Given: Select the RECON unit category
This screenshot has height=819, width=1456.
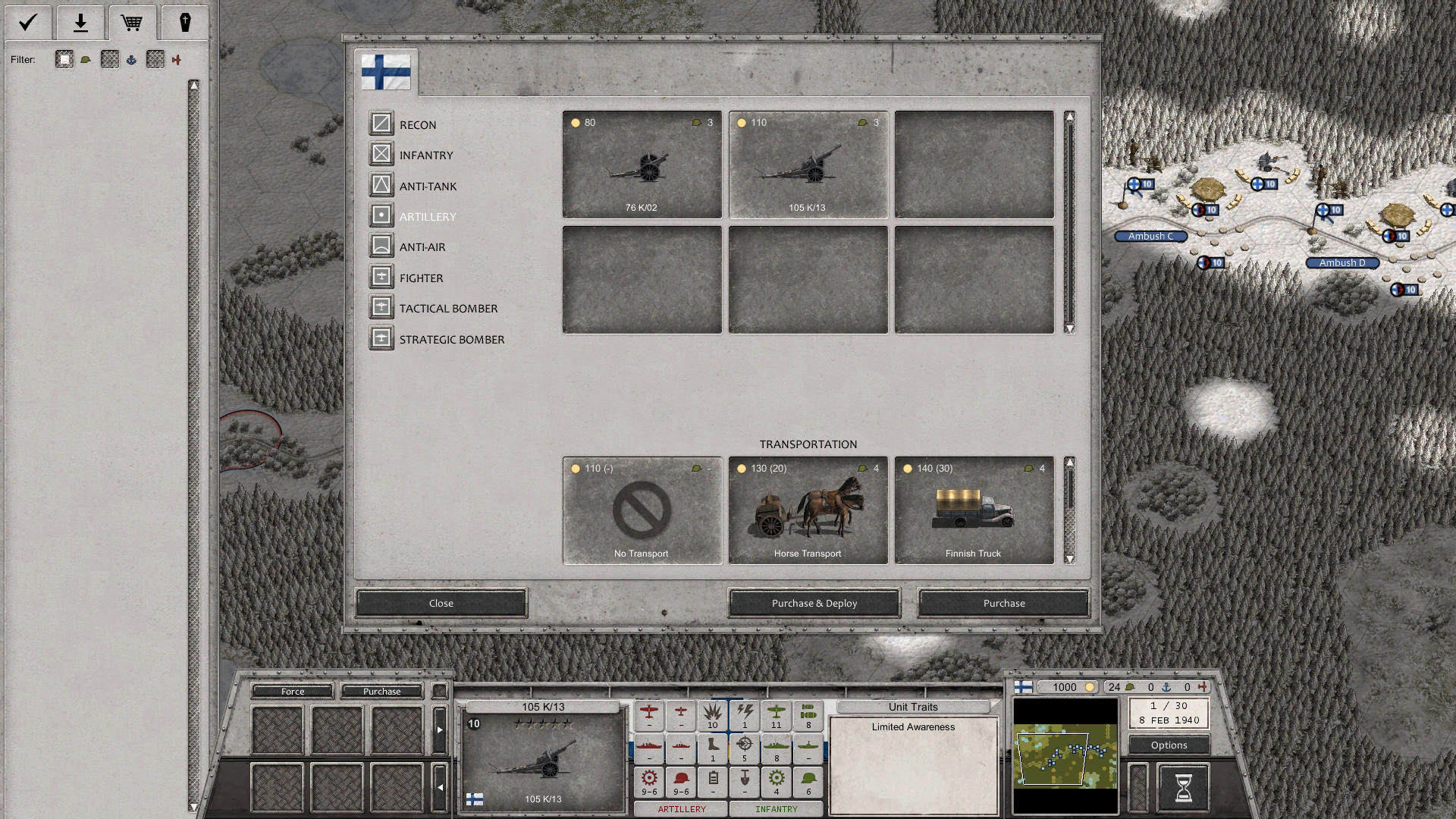Looking at the screenshot, I should pyautogui.click(x=418, y=124).
